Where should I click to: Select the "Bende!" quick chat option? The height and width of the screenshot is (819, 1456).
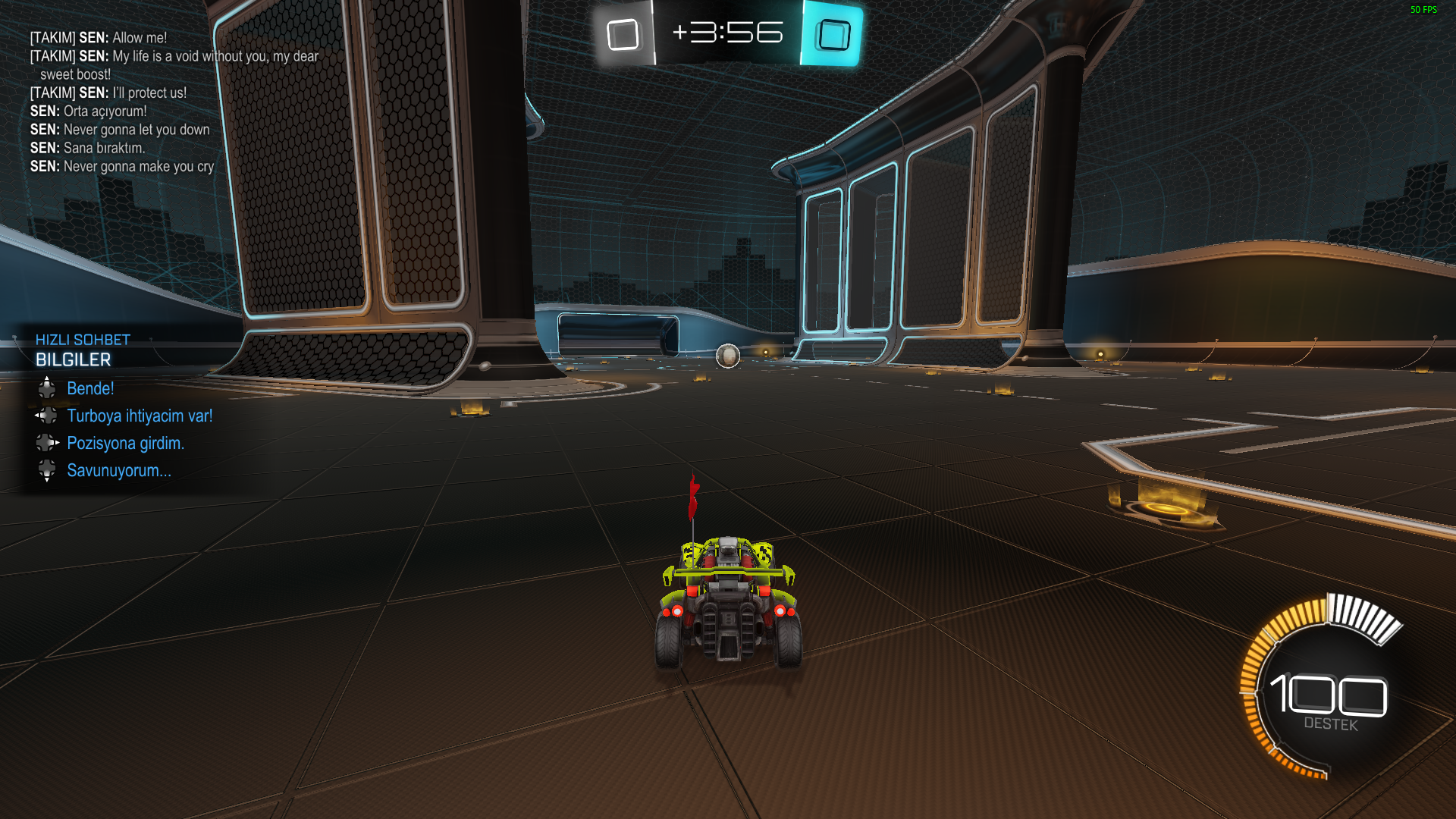tap(91, 388)
